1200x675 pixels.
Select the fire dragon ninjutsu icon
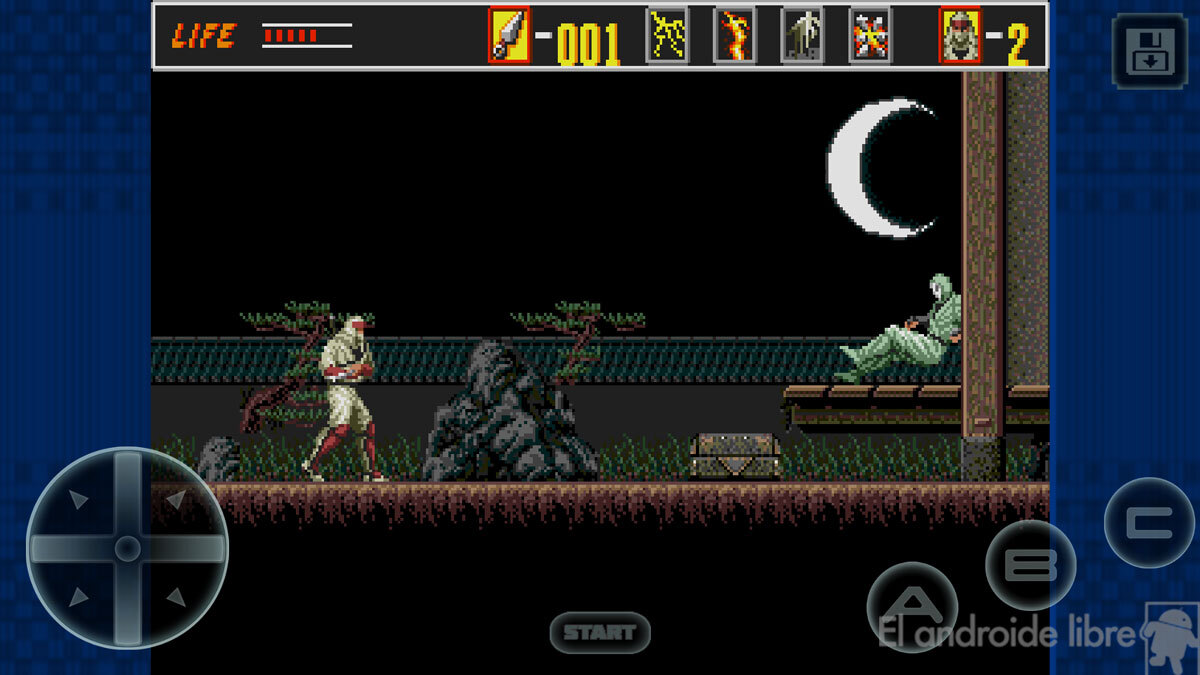coord(734,36)
